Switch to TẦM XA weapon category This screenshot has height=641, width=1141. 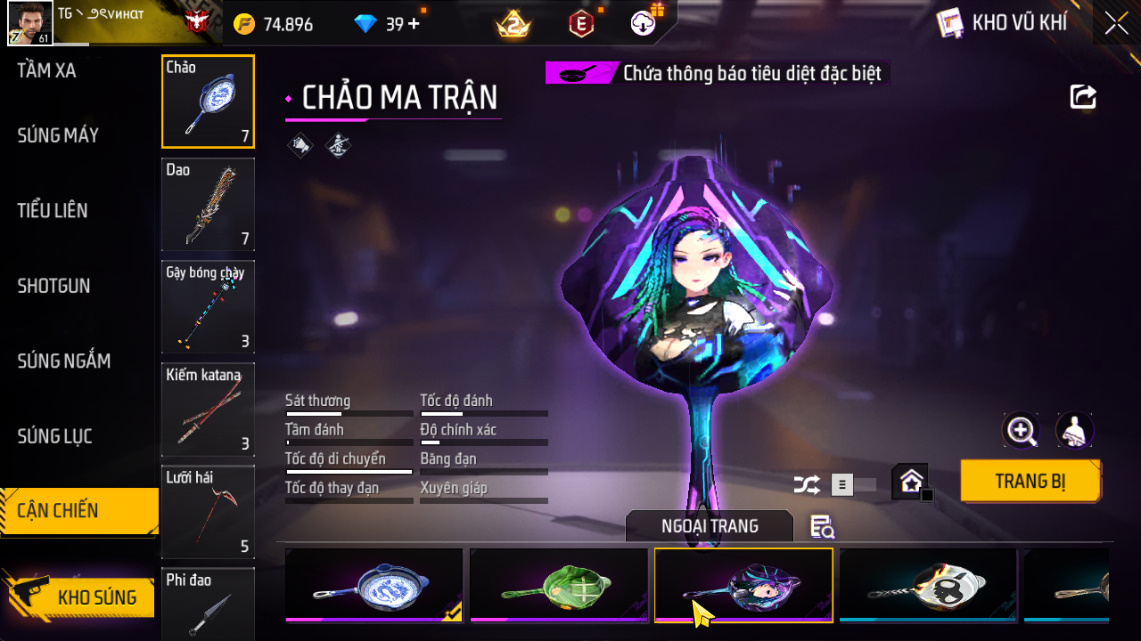47,70
